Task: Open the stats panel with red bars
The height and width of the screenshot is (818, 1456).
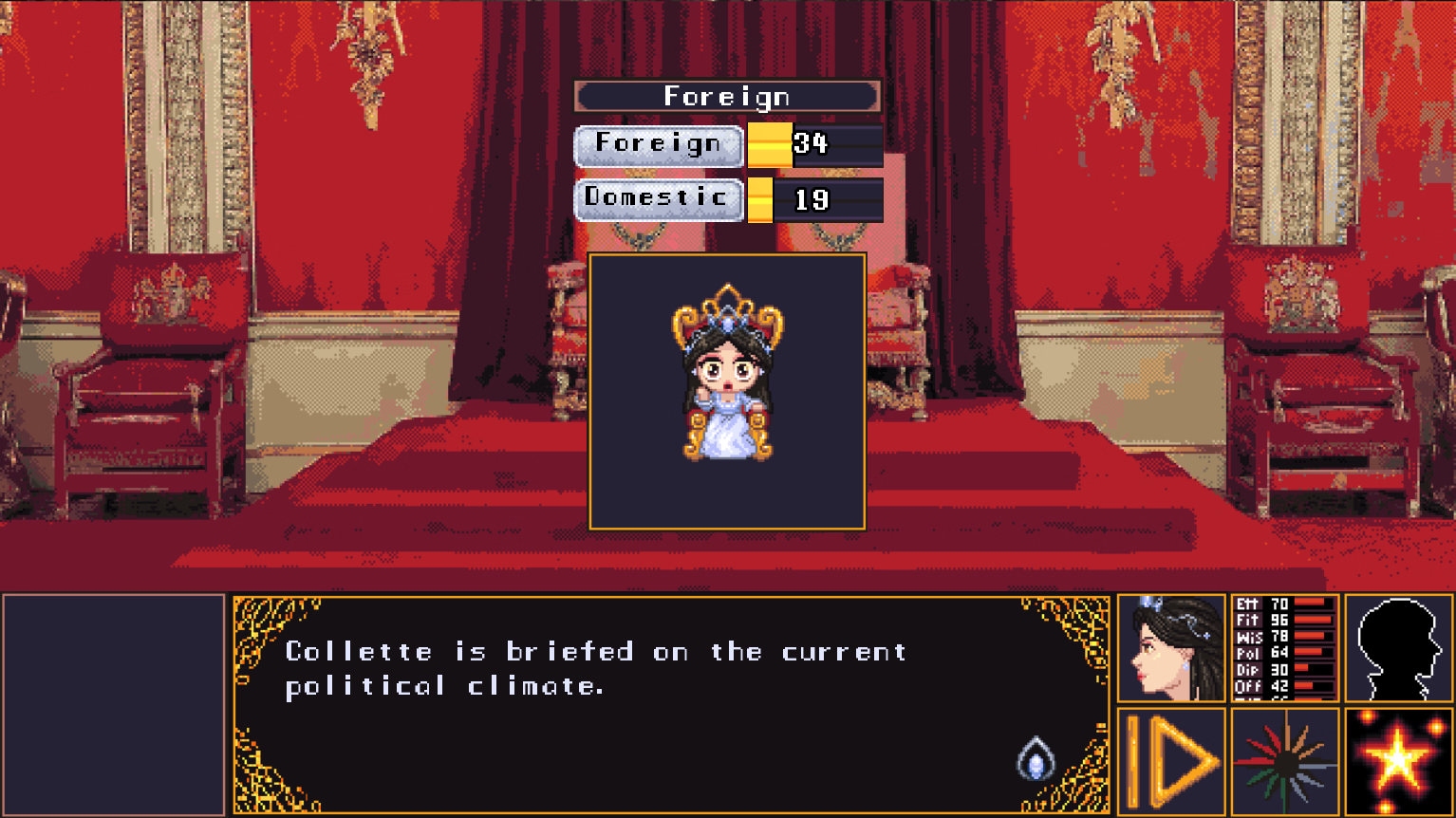Action: coord(1285,649)
